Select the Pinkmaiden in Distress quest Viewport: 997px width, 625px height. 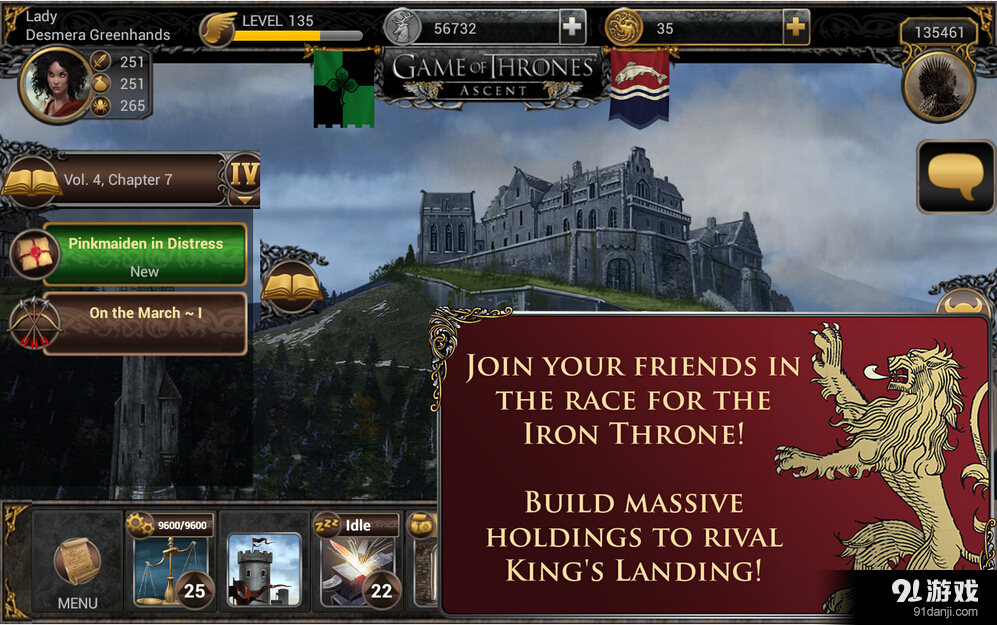click(x=145, y=255)
